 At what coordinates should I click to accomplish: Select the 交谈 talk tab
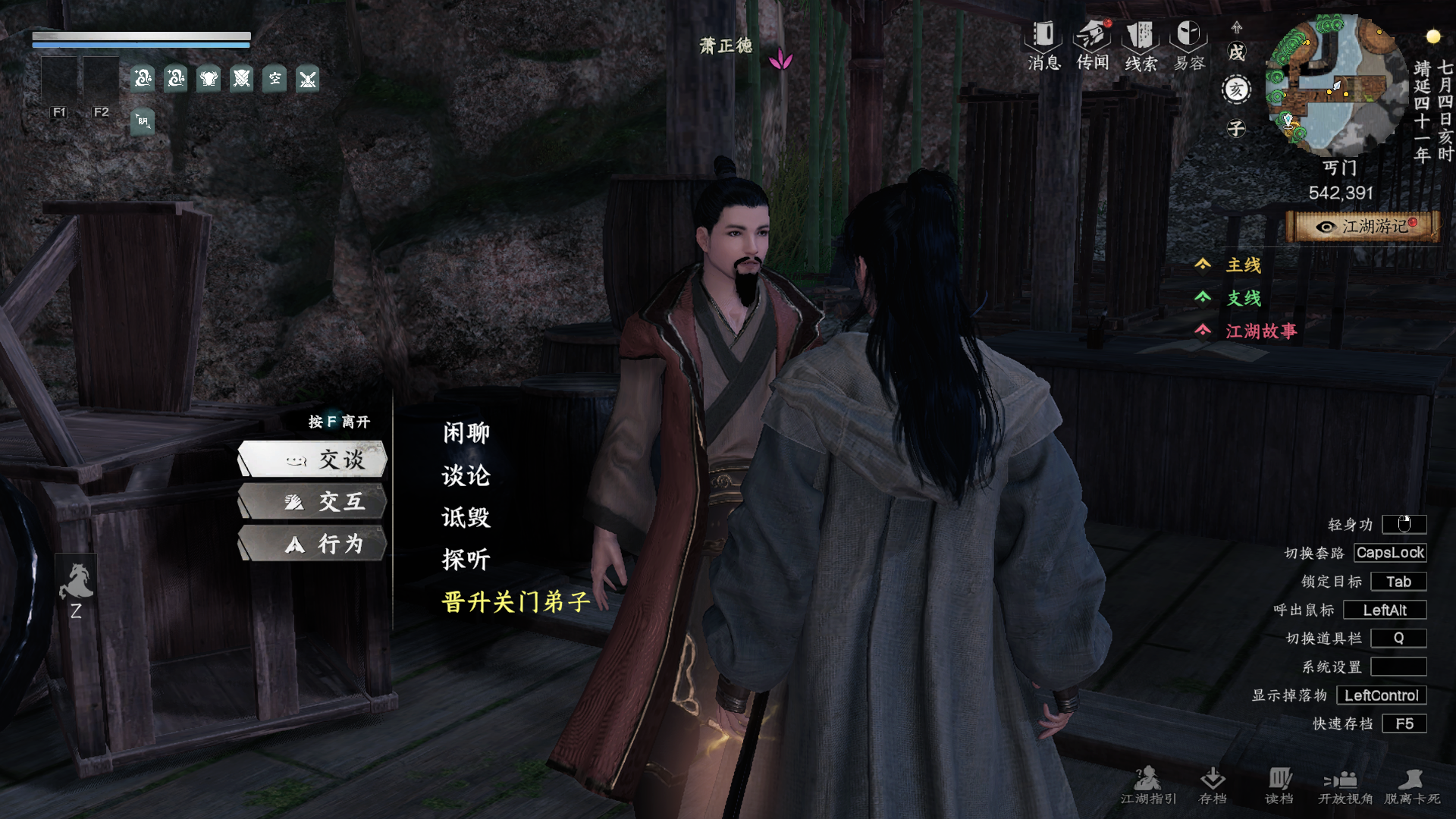(313, 460)
